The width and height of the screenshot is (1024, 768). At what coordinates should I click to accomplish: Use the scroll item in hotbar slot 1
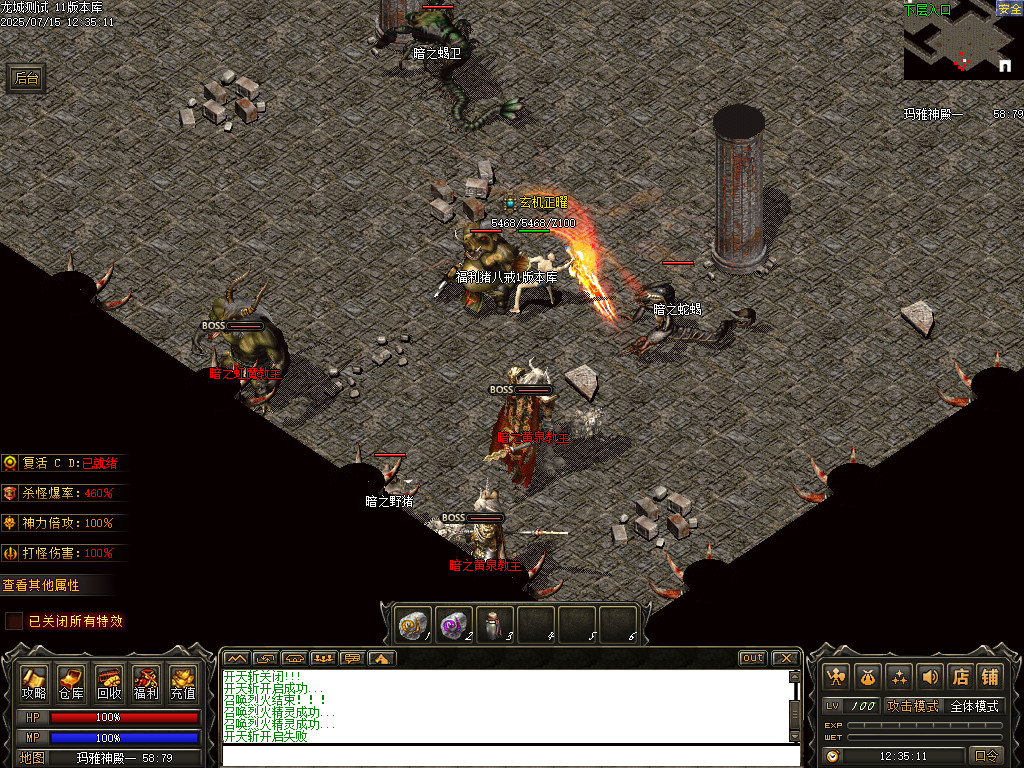coord(414,624)
